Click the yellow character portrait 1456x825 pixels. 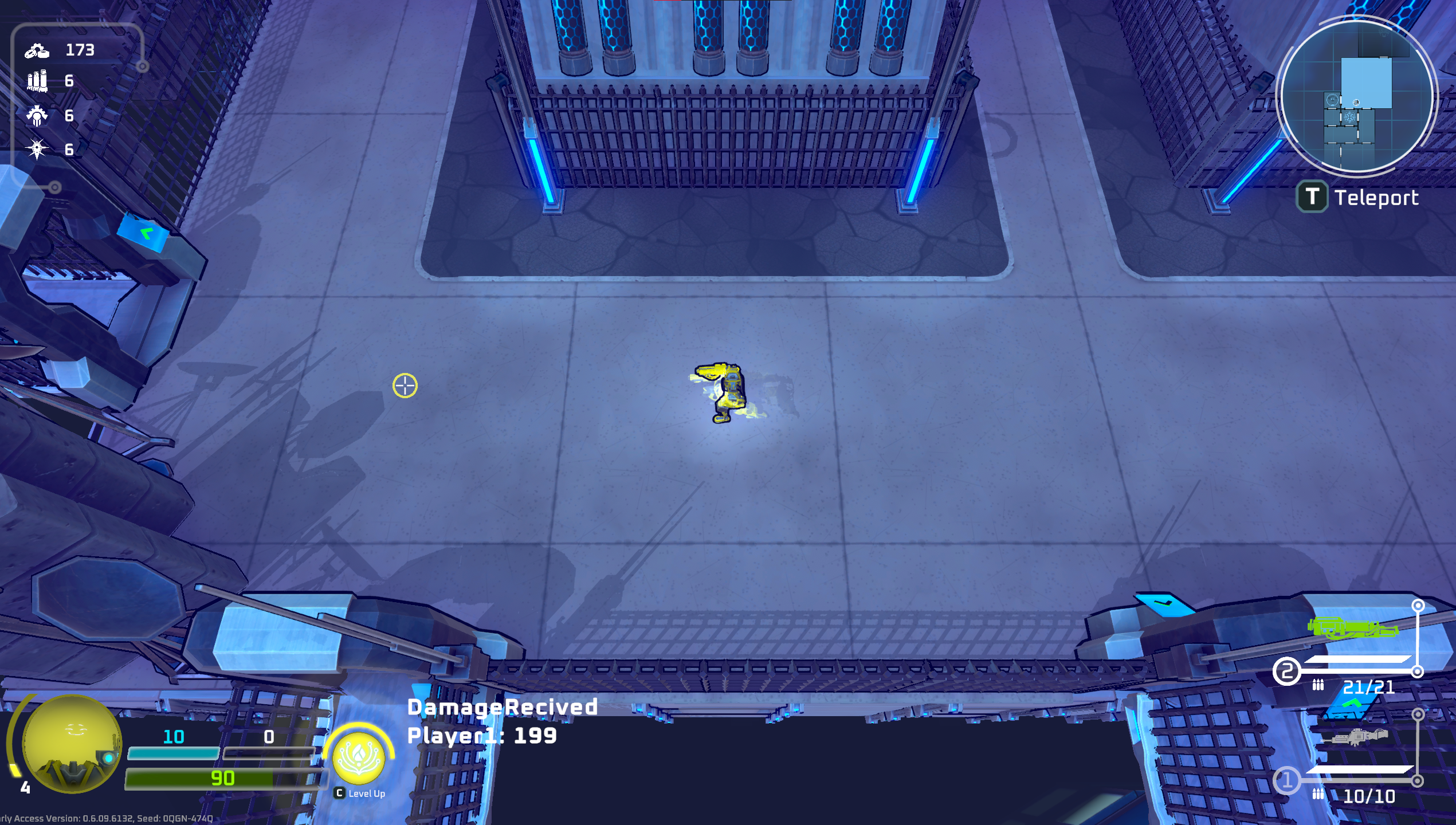coord(72,744)
